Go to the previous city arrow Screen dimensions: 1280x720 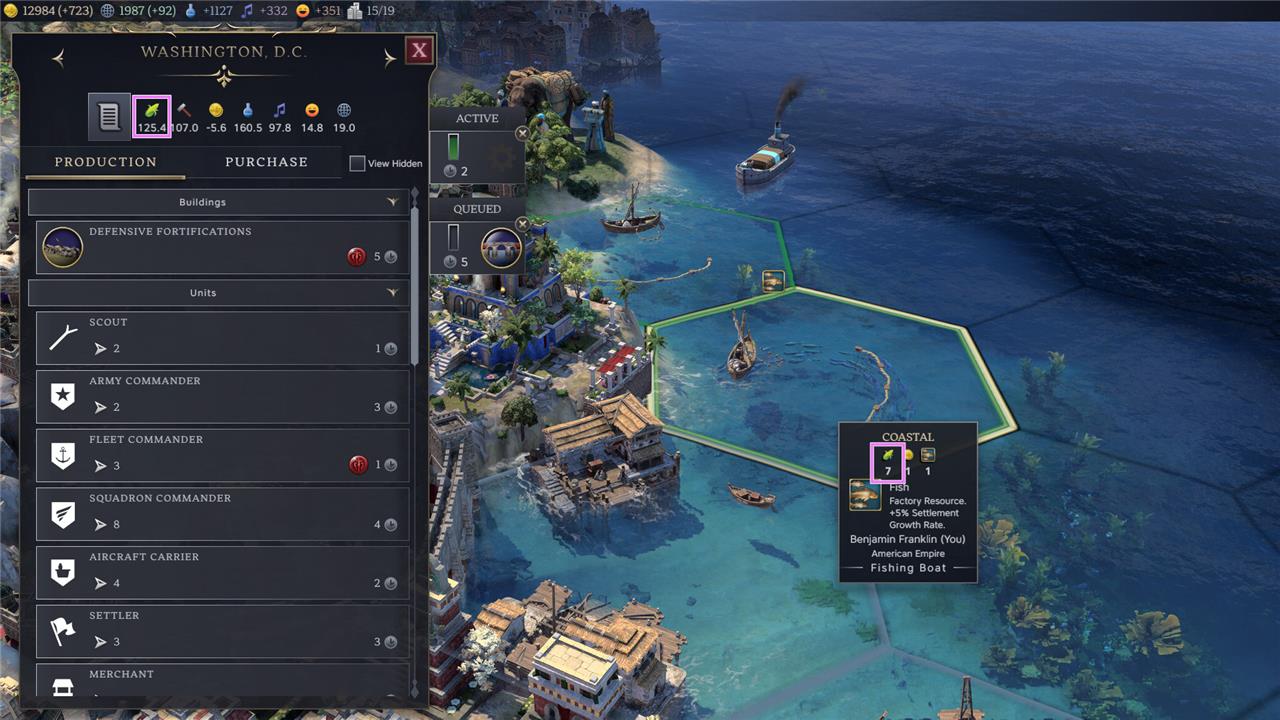pos(58,59)
